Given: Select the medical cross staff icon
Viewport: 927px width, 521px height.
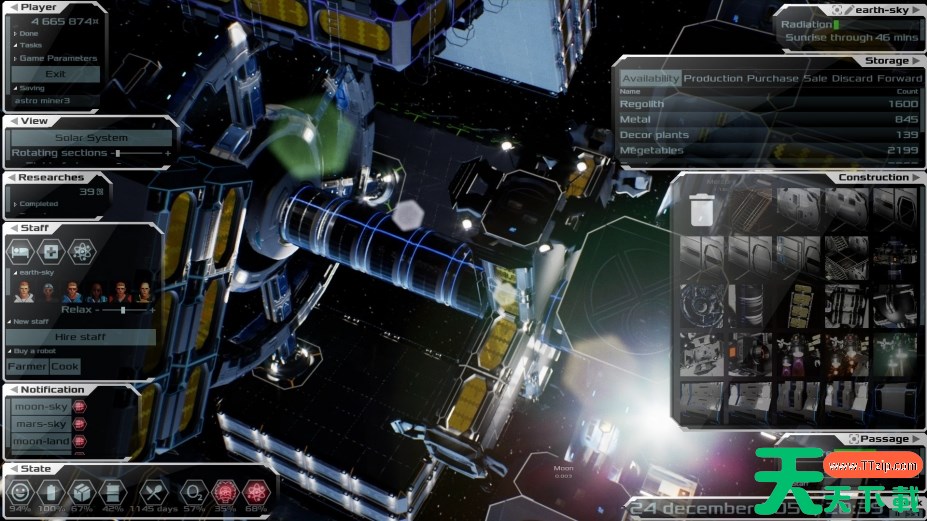Looking at the screenshot, I should point(51,251).
